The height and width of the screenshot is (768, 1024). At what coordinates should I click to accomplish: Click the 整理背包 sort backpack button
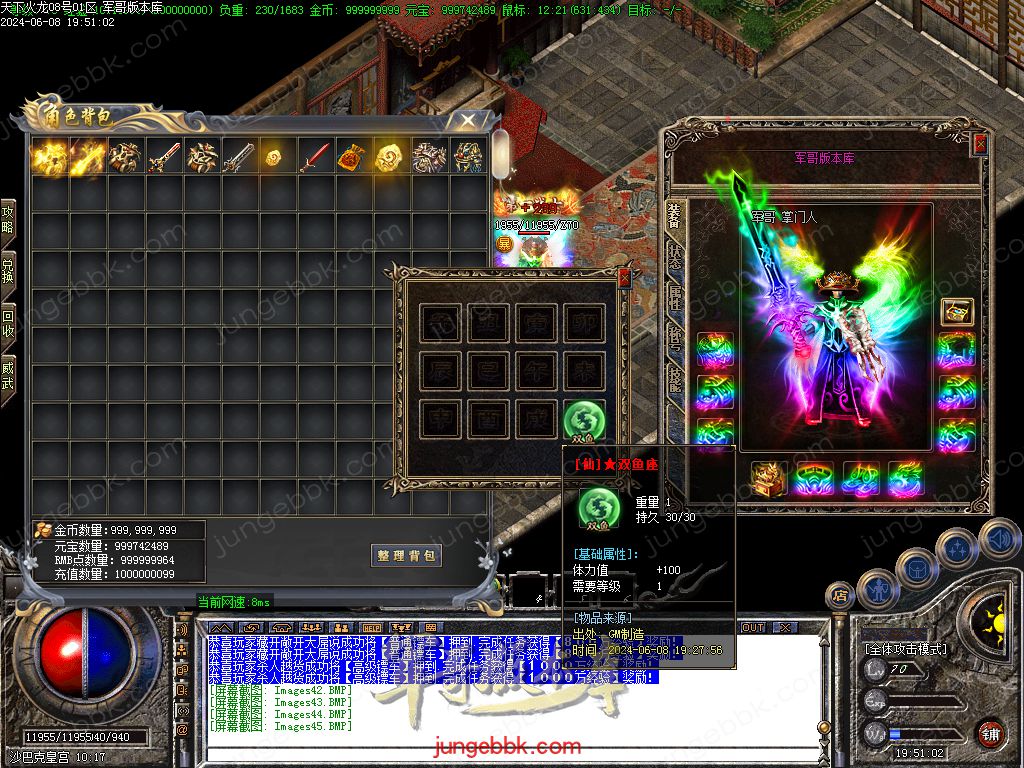(x=406, y=556)
